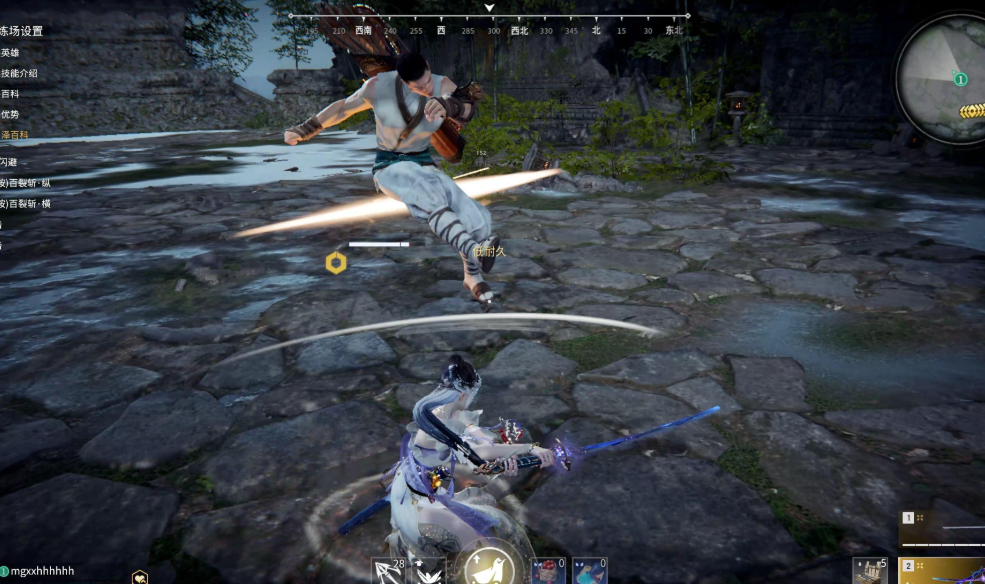Screen dimensions: 985x584
Task: Click the circular minimap
Action: pyautogui.click(x=940, y=78)
